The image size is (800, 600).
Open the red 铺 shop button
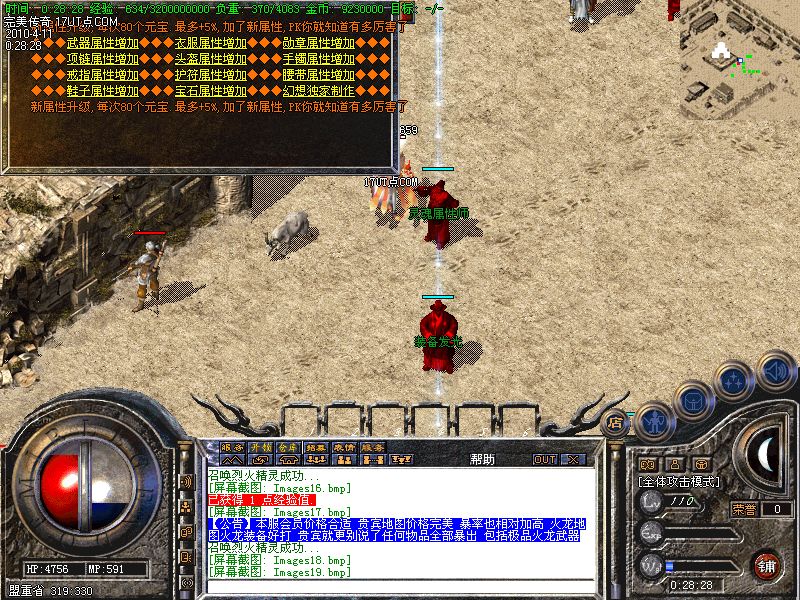pos(766,564)
